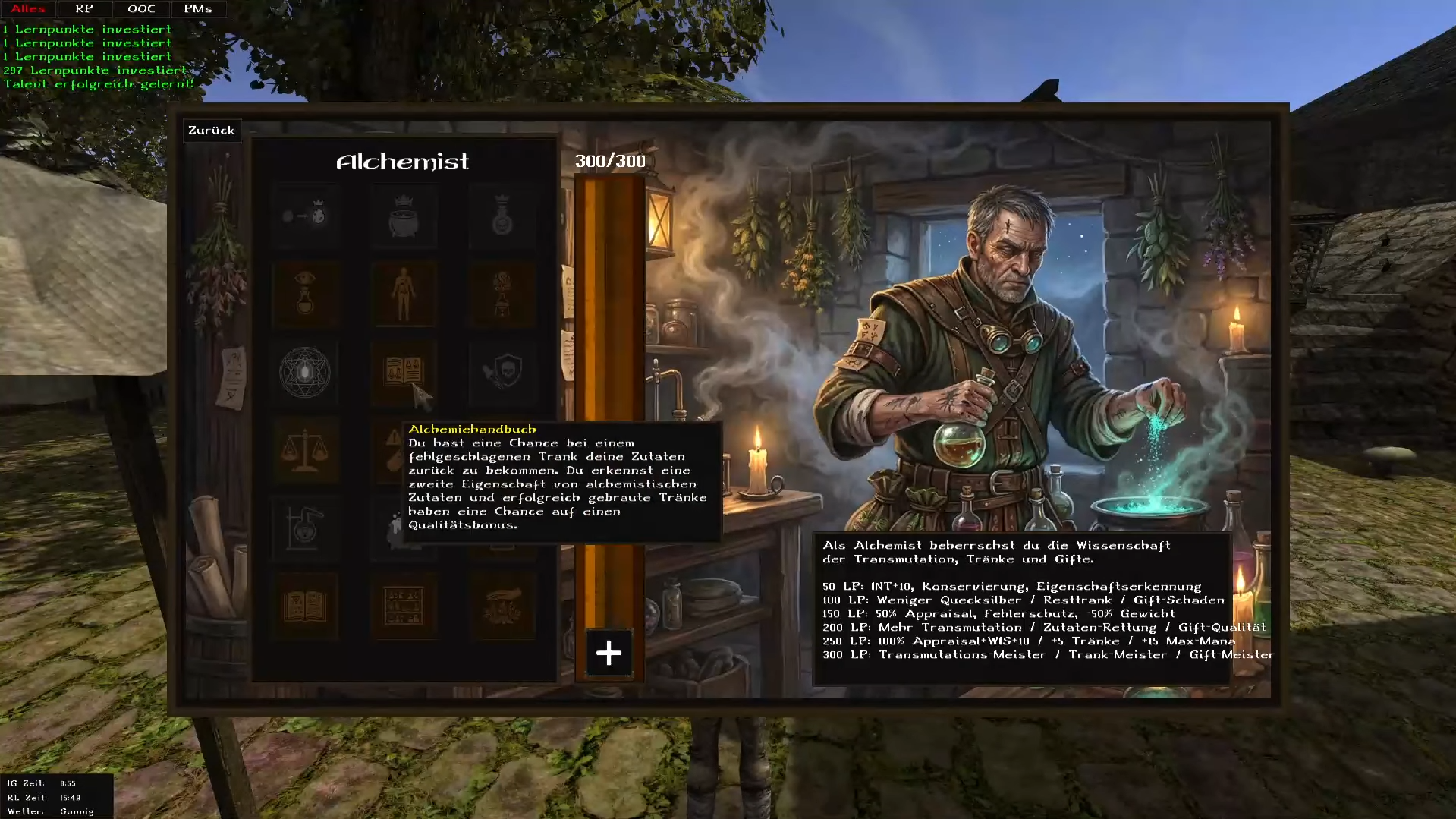
Task: Select the eye-over-potion identification talent
Action: tap(306, 295)
